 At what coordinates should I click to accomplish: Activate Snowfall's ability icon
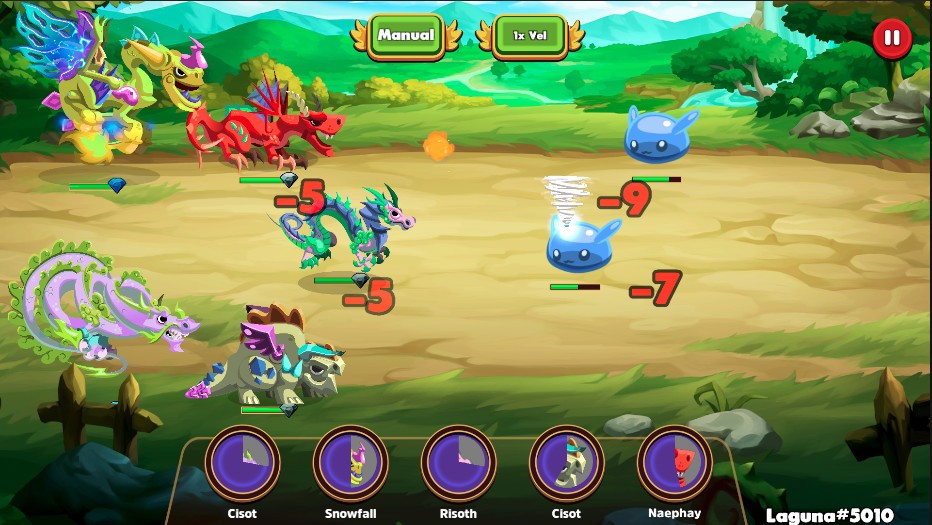pyautogui.click(x=350, y=463)
